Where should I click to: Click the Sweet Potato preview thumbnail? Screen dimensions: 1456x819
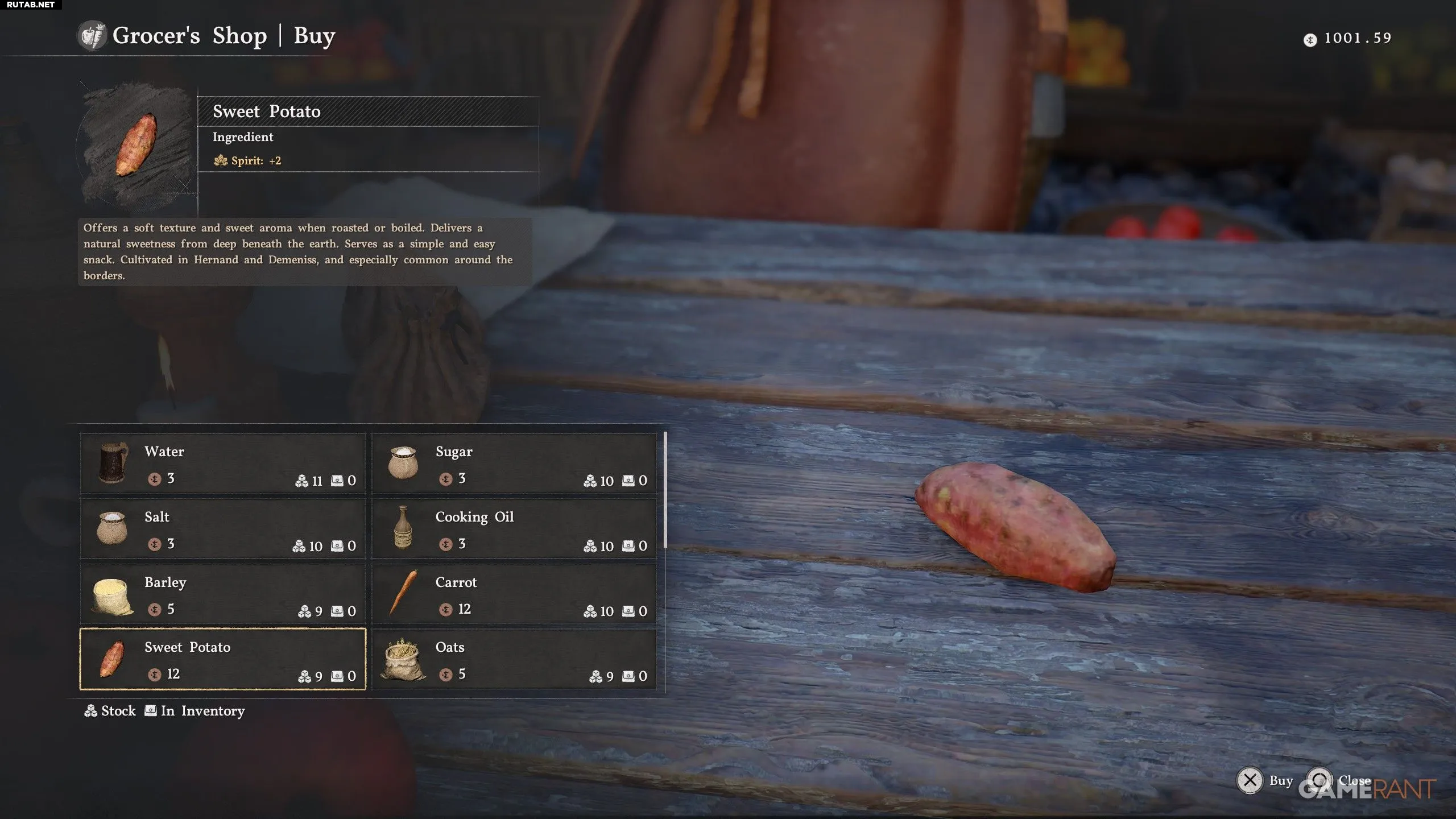pos(136,145)
